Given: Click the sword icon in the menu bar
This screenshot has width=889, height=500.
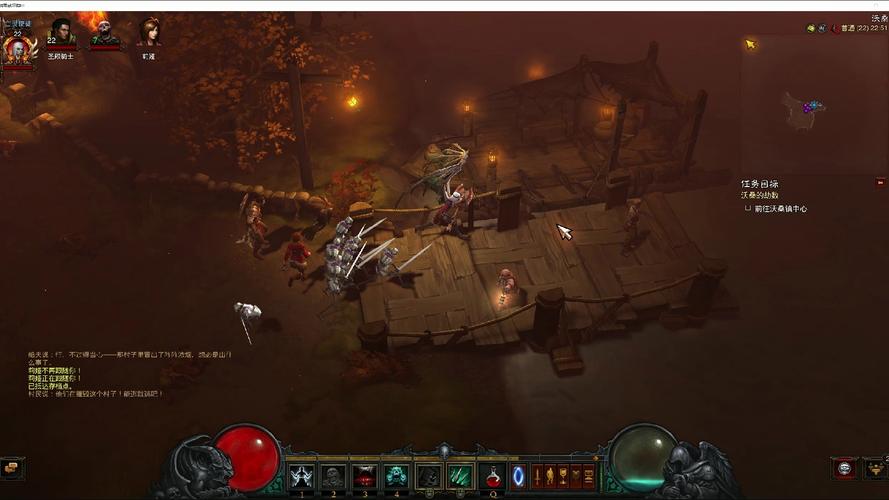Looking at the screenshot, I should pyautogui.click(x=537, y=476).
